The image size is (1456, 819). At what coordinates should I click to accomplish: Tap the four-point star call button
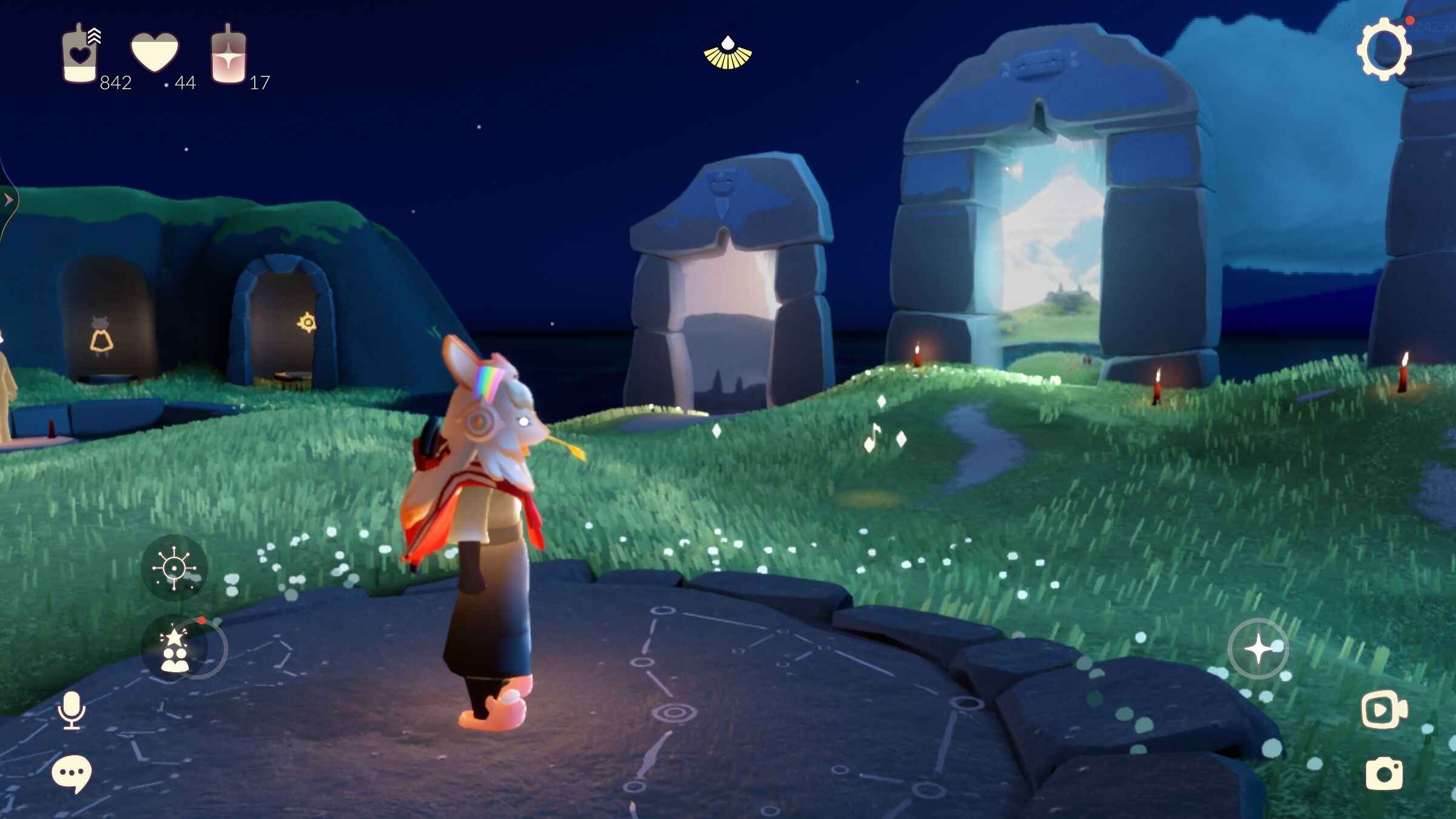pyautogui.click(x=1258, y=649)
